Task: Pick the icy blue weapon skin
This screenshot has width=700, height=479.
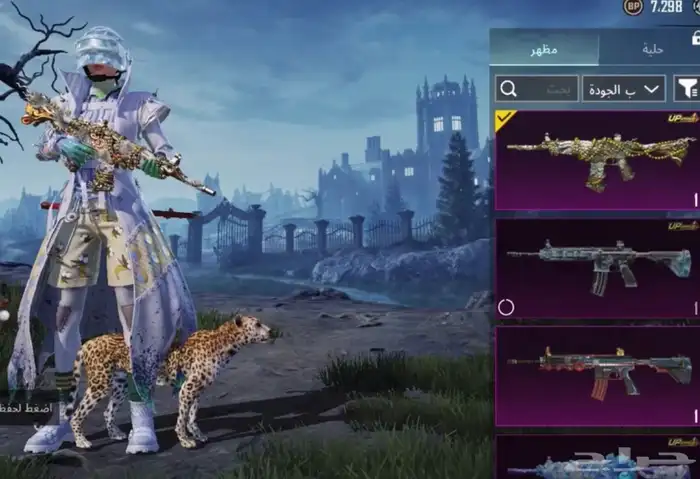Action: [x=597, y=460]
